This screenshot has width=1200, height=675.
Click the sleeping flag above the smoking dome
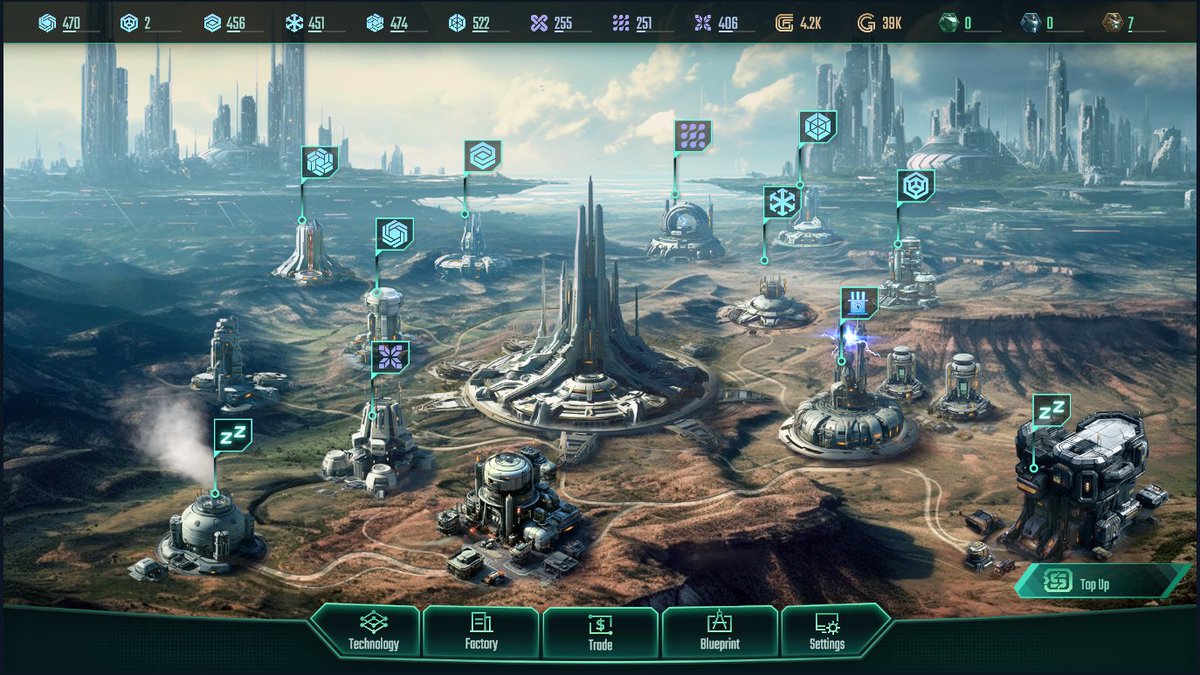[x=233, y=435]
